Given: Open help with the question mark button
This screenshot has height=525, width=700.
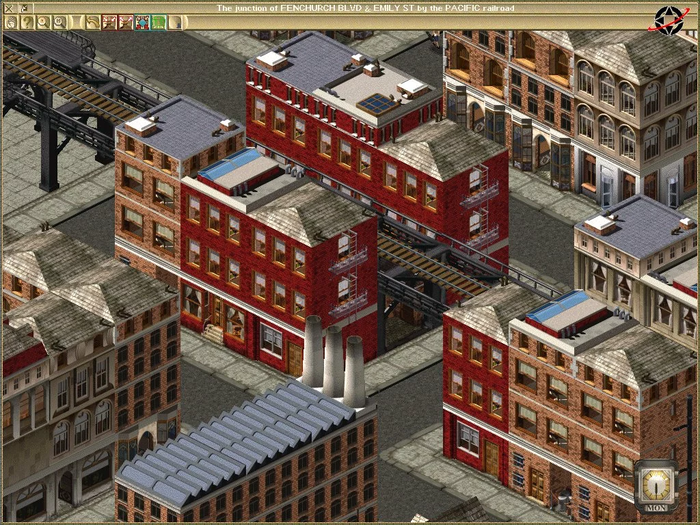Looking at the screenshot, I should pos(27,22).
